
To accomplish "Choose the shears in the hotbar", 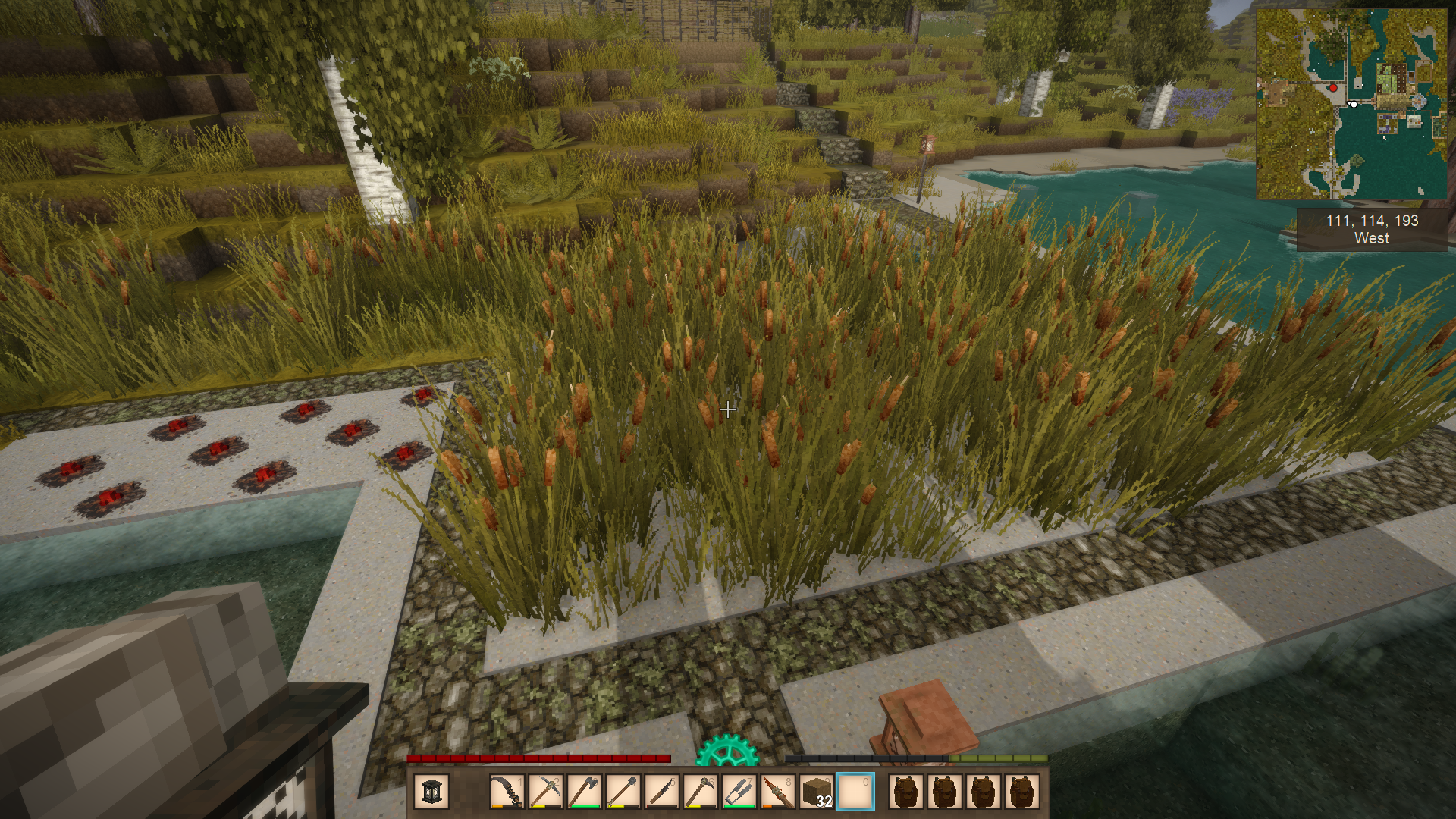I will coord(739,792).
